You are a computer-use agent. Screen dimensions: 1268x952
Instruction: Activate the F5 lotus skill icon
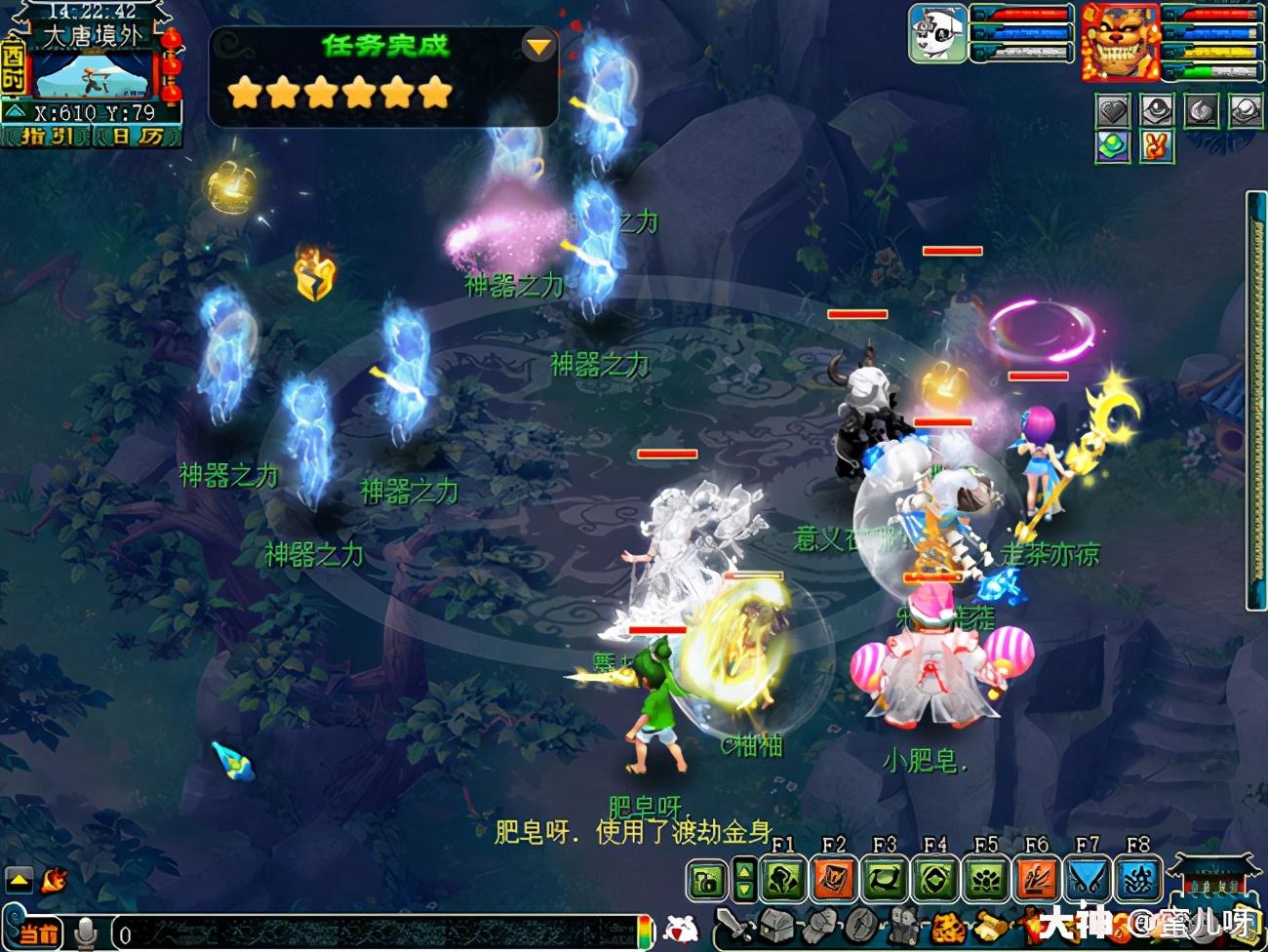[x=986, y=880]
